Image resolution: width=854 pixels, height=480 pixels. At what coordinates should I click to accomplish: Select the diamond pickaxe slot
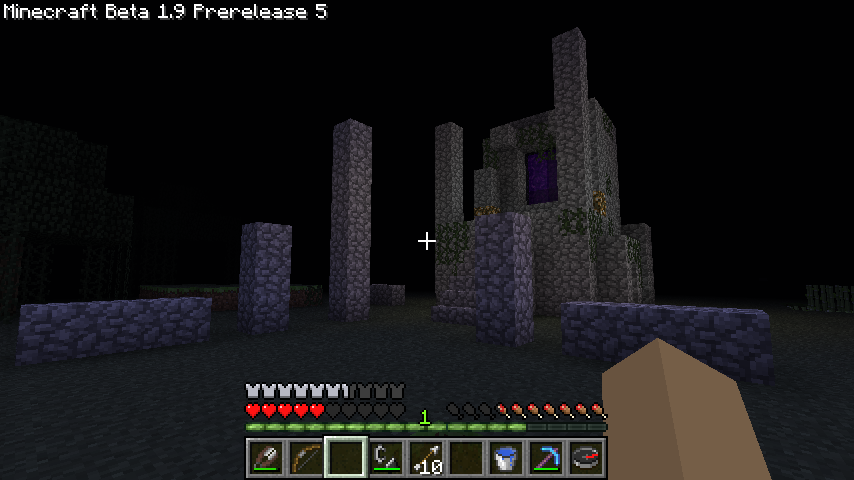pos(546,458)
